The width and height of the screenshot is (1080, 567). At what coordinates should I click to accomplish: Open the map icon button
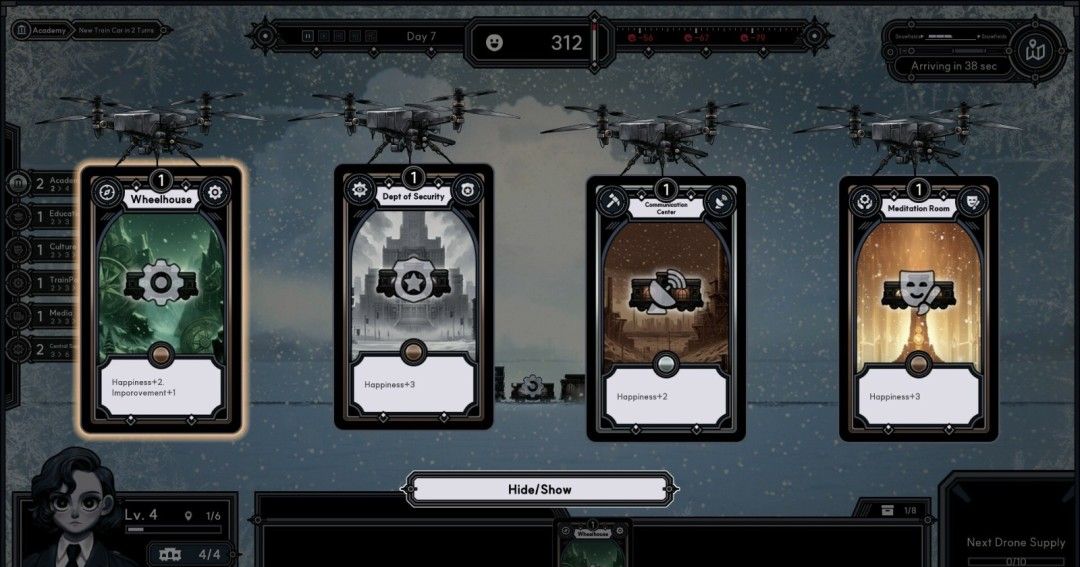(1036, 50)
